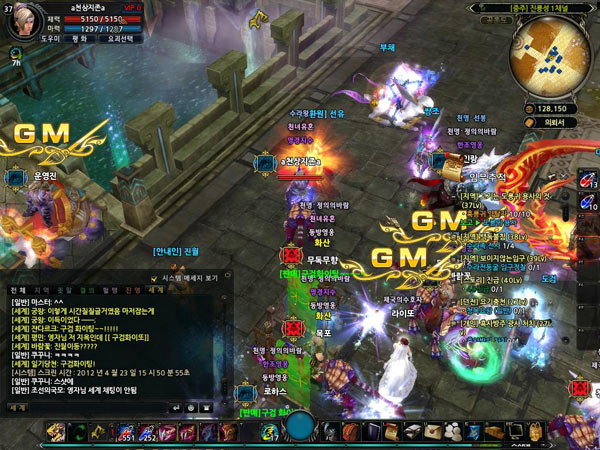Send the chat message with the enter arrow button
The height and width of the screenshot is (450, 600).
pos(177,408)
